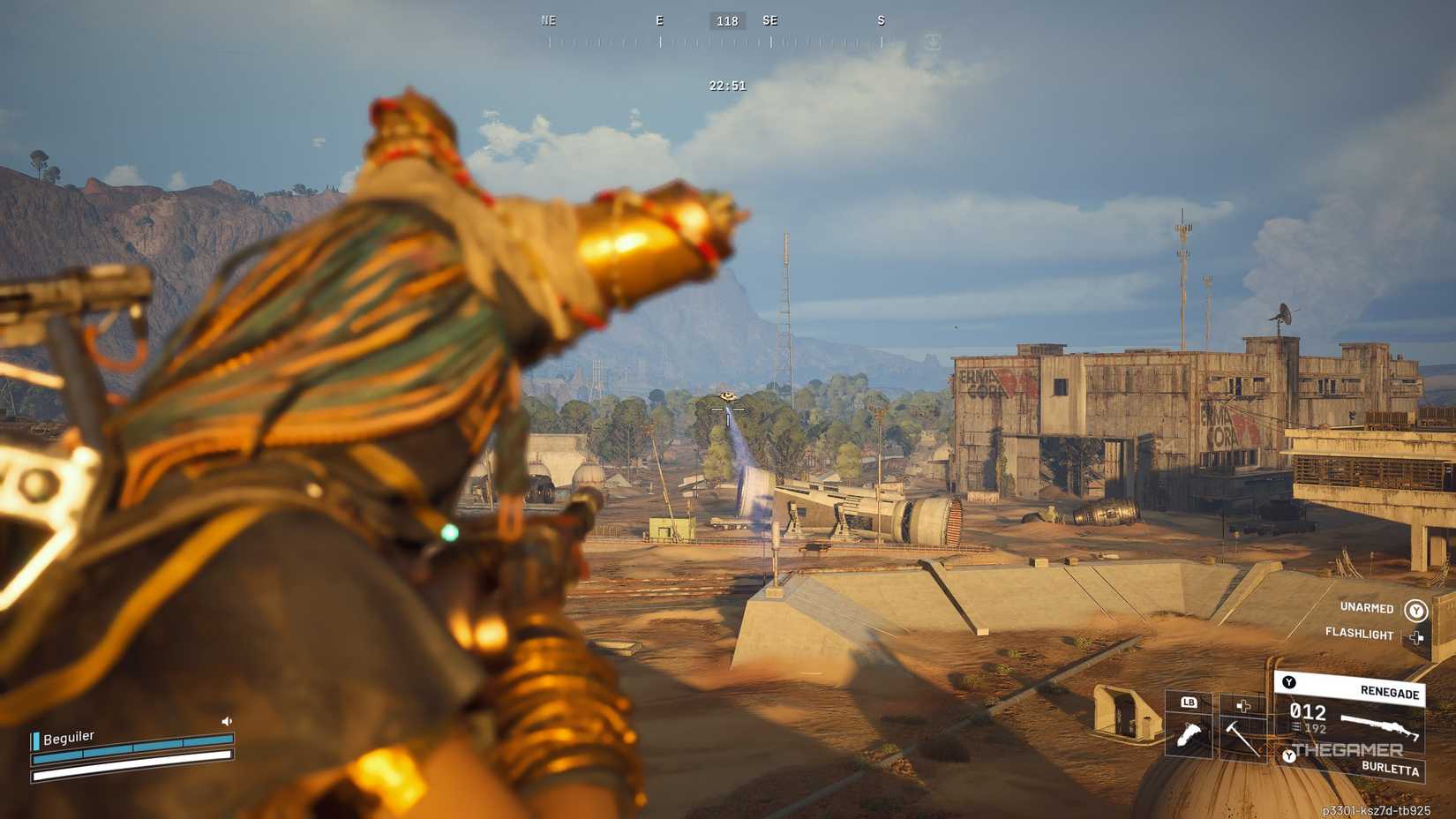Select the pickaxe tool icon
The width and height of the screenshot is (1456, 819).
[1241, 738]
